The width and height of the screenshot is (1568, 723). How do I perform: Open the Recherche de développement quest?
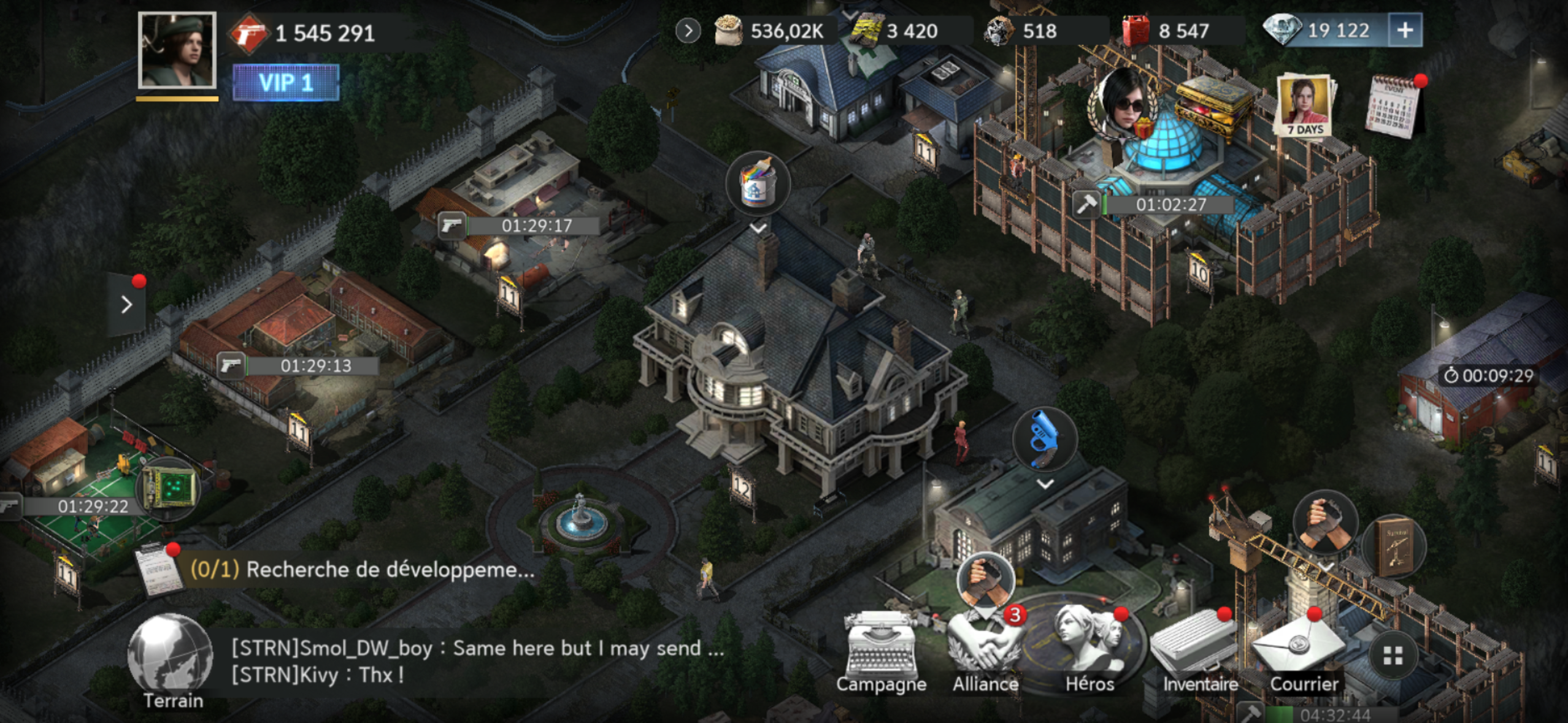click(x=362, y=570)
